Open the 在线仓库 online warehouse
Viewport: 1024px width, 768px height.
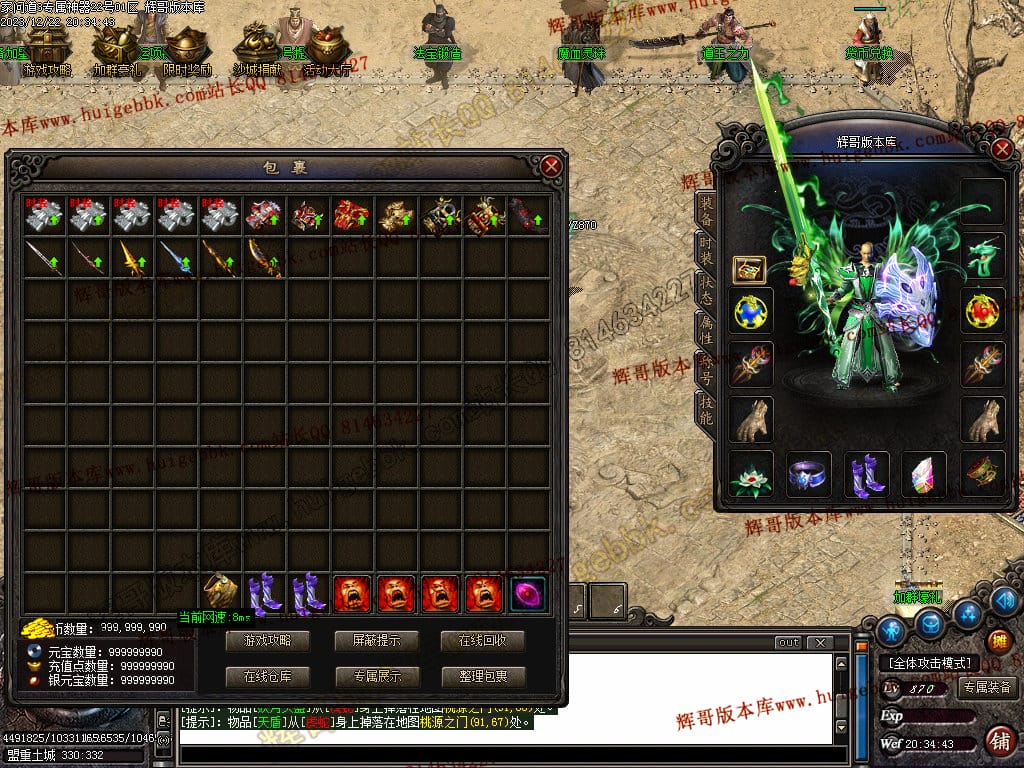(267, 676)
